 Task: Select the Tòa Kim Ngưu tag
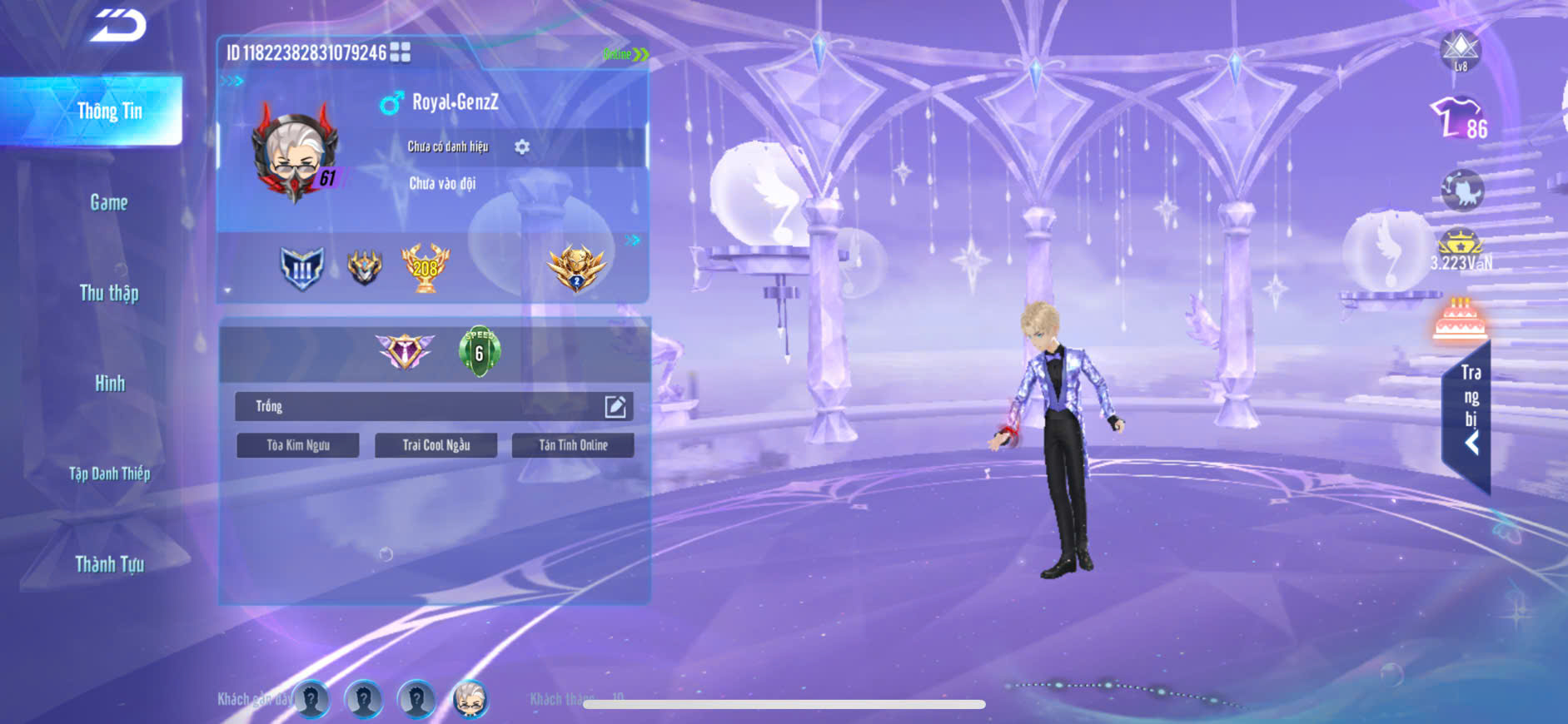298,445
